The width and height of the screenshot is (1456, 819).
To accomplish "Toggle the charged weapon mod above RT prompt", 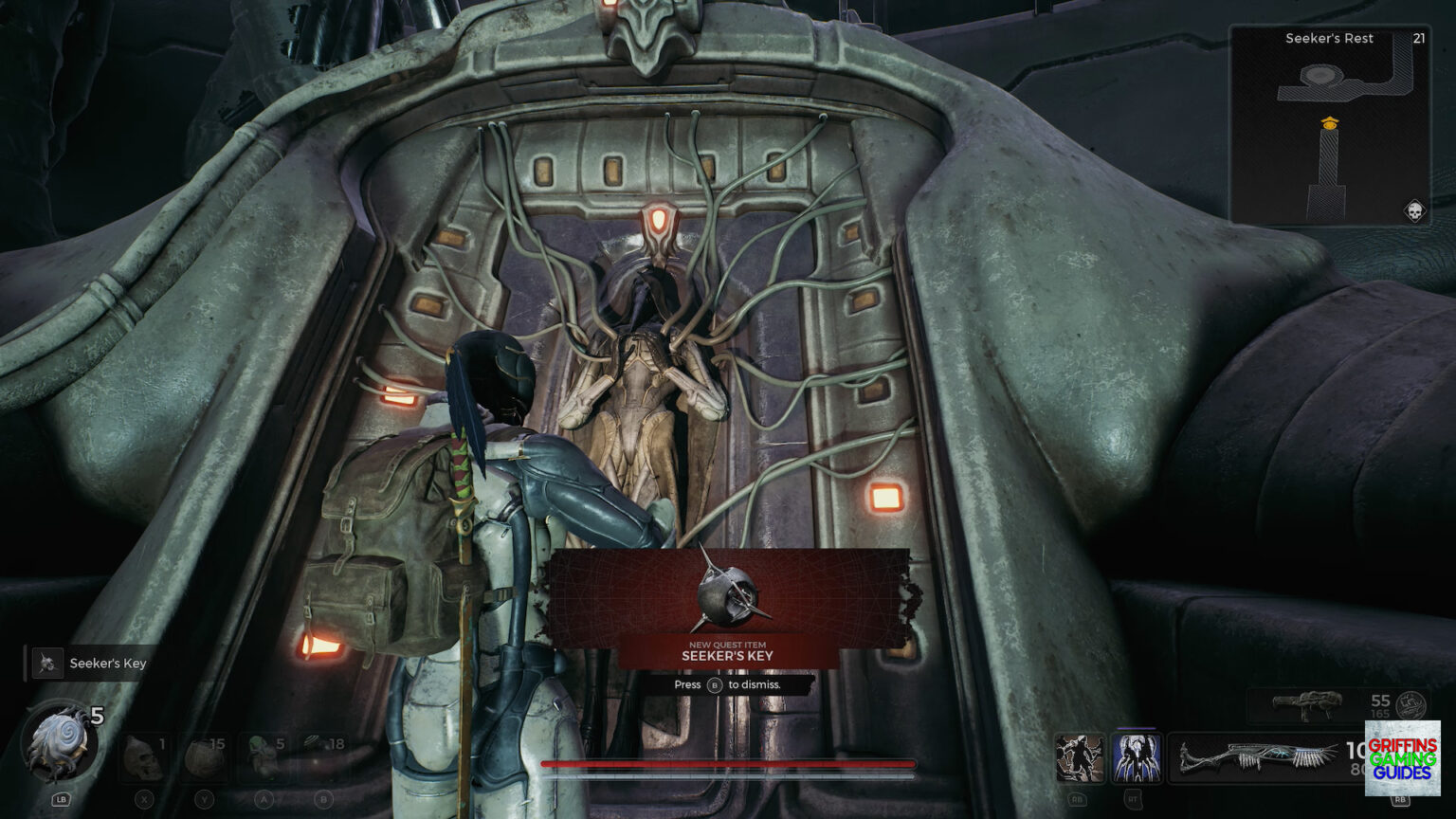I will pyautogui.click(x=1136, y=758).
